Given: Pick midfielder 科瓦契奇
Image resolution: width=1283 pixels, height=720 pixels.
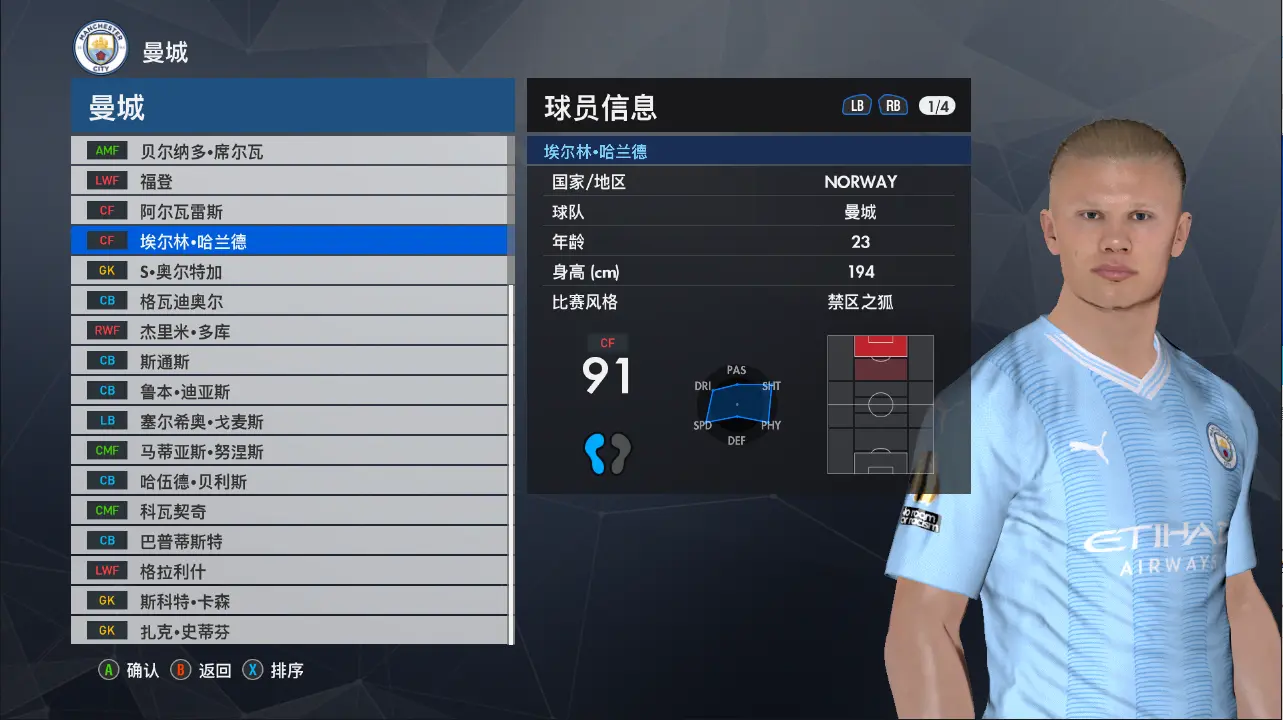Looking at the screenshot, I should (289, 511).
